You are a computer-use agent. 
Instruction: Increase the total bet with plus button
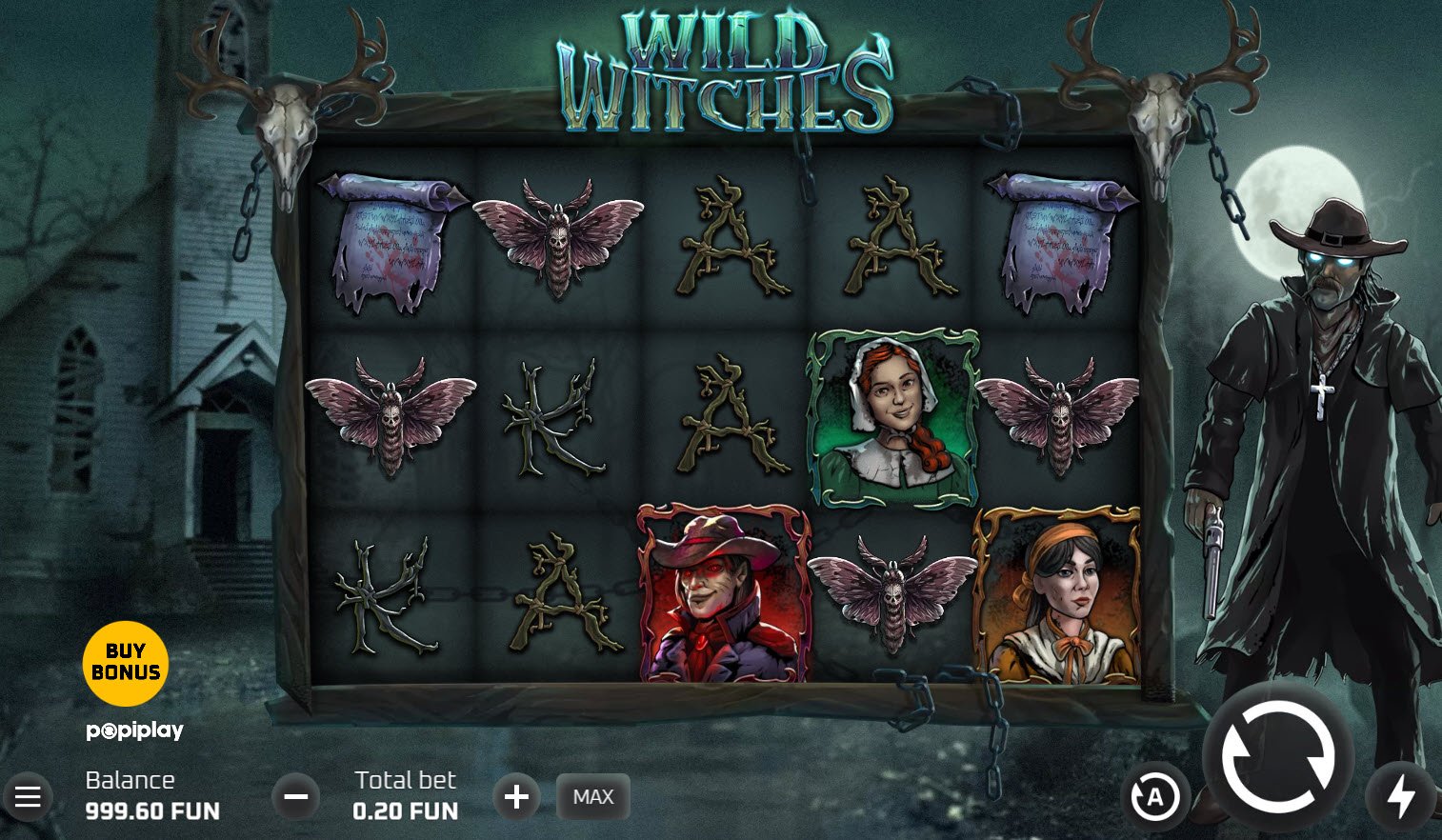tap(516, 796)
